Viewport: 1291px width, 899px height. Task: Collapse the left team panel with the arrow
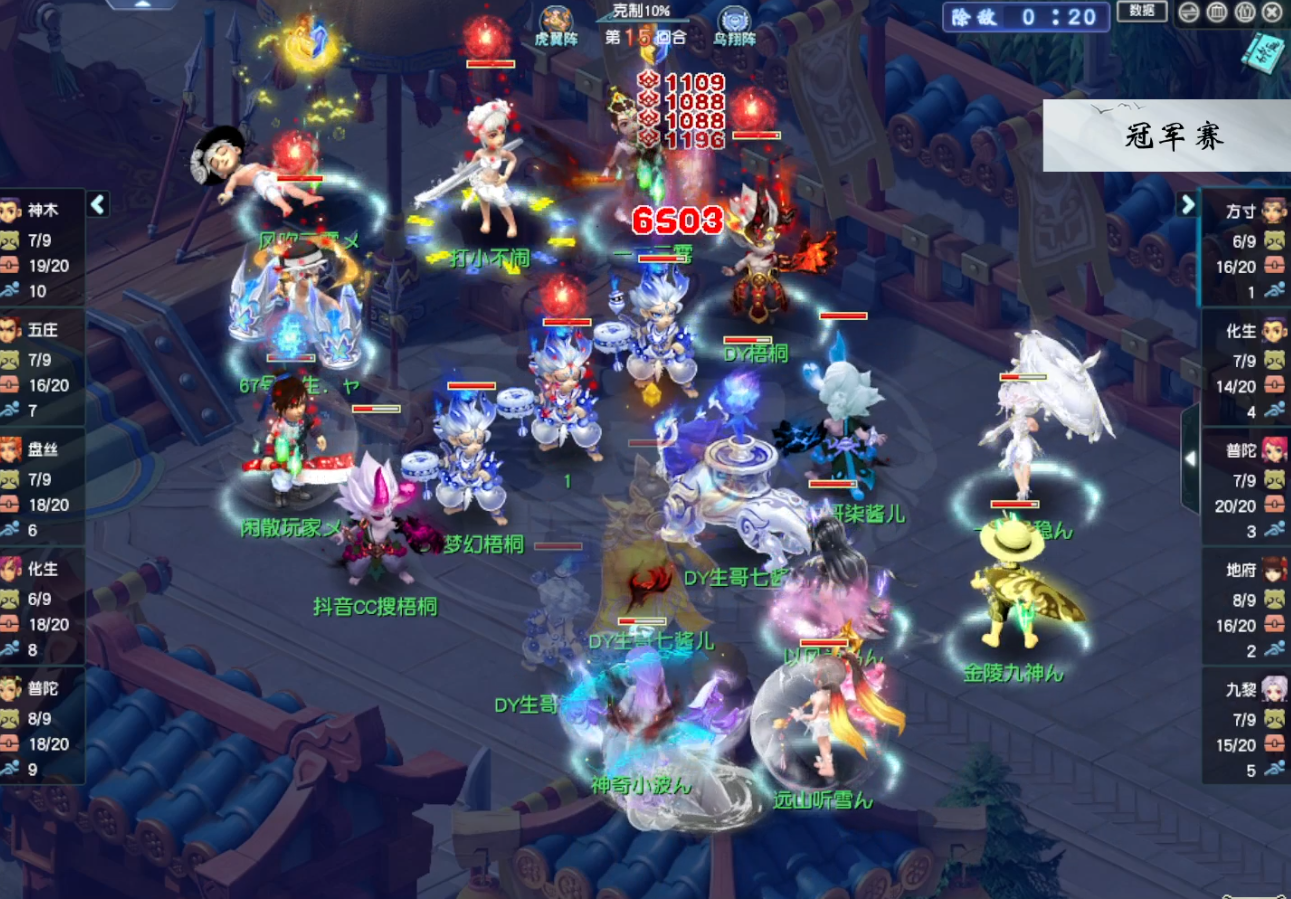pos(98,204)
